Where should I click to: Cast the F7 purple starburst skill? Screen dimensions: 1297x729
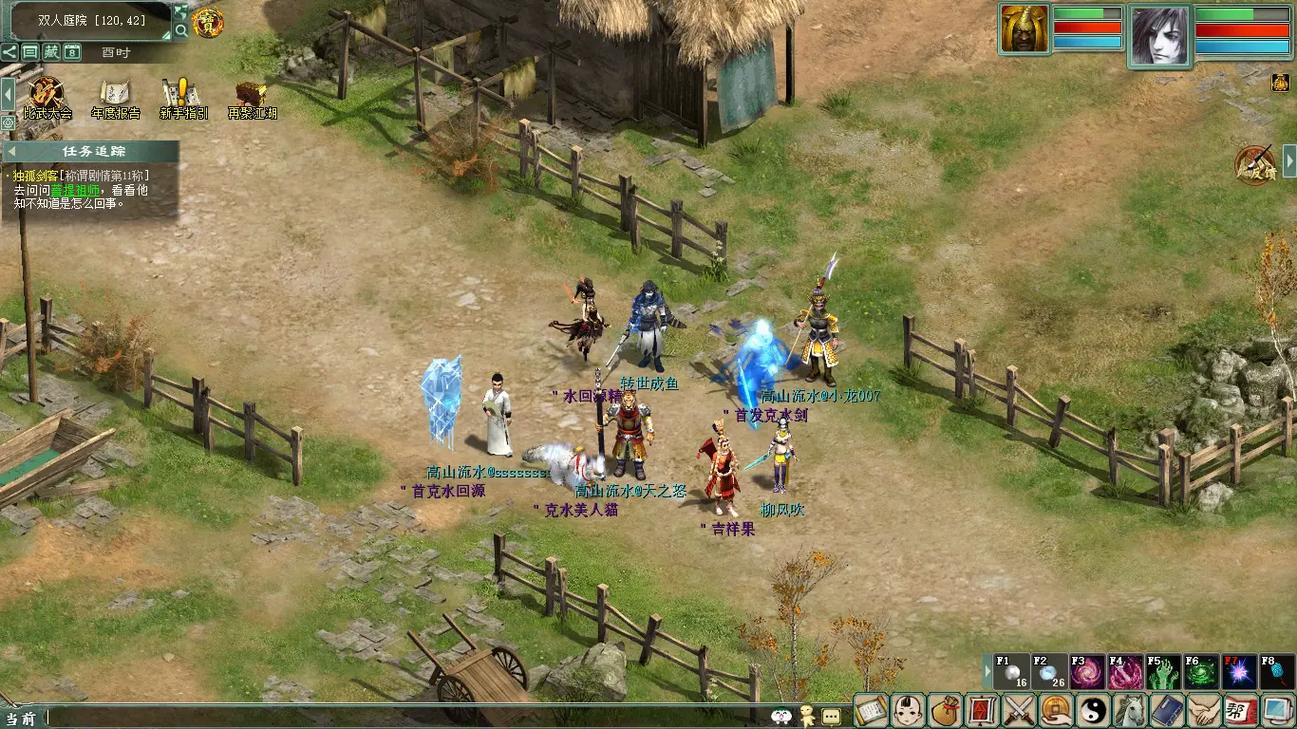point(1239,672)
